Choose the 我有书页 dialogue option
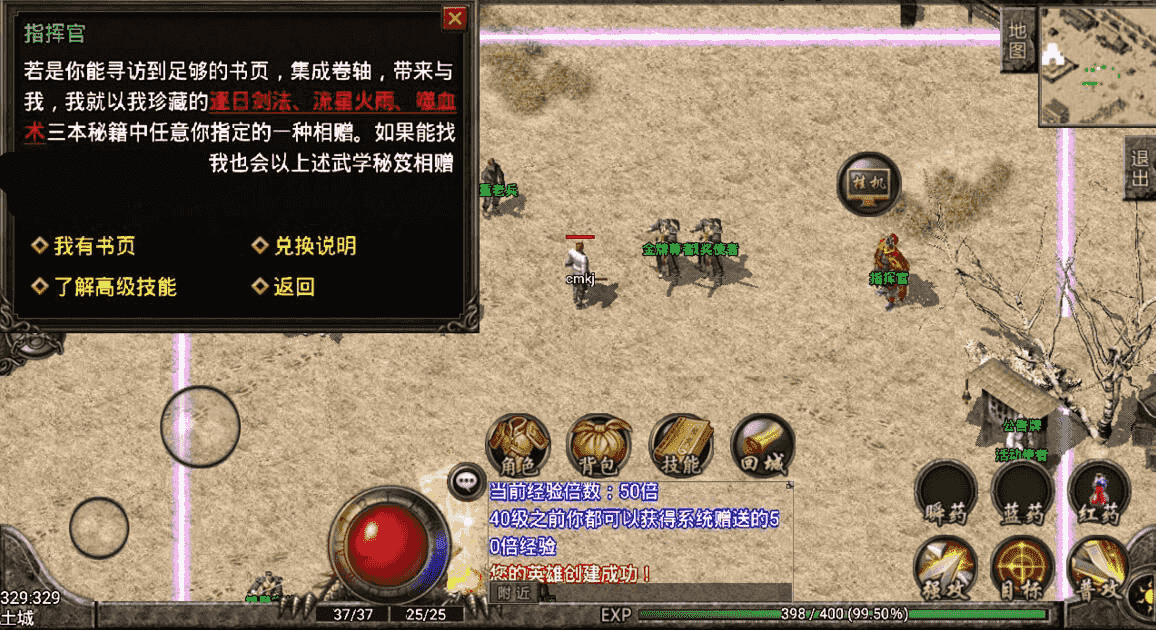Image resolution: width=1156 pixels, height=630 pixels. click(x=93, y=246)
